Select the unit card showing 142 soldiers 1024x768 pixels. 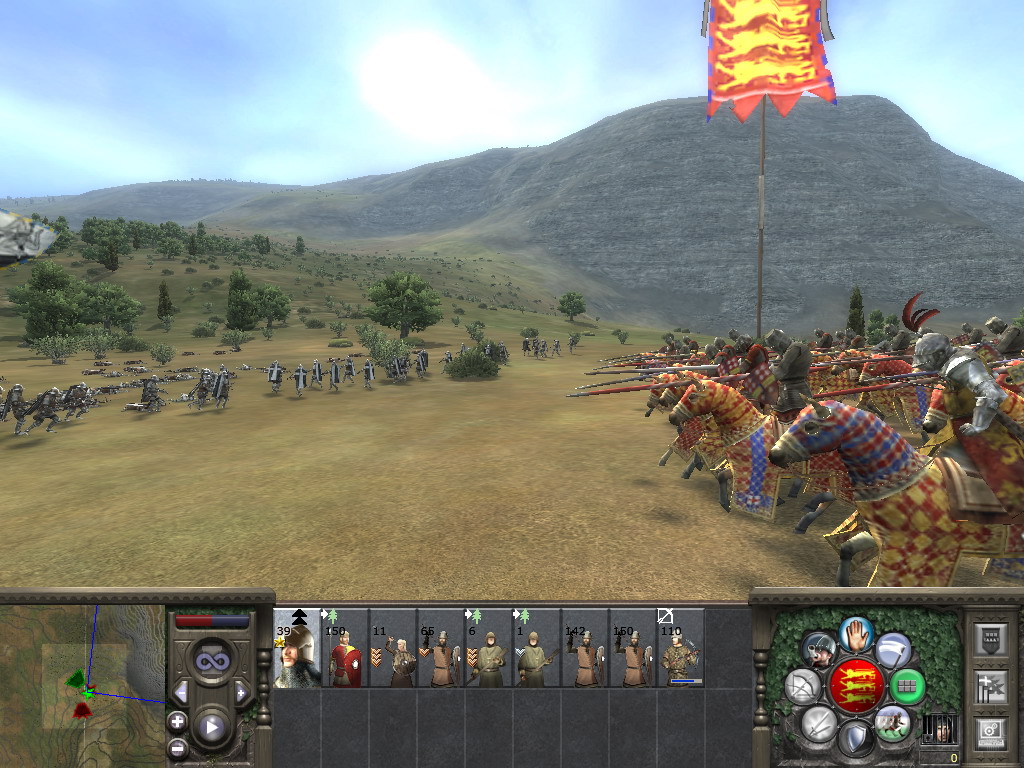click(x=585, y=648)
